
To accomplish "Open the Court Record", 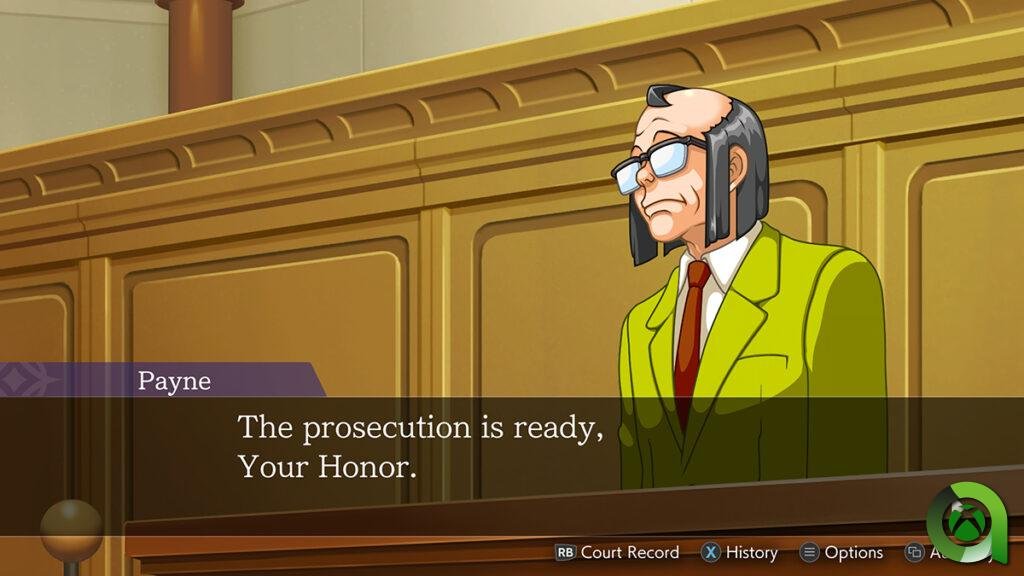I will 617,552.
